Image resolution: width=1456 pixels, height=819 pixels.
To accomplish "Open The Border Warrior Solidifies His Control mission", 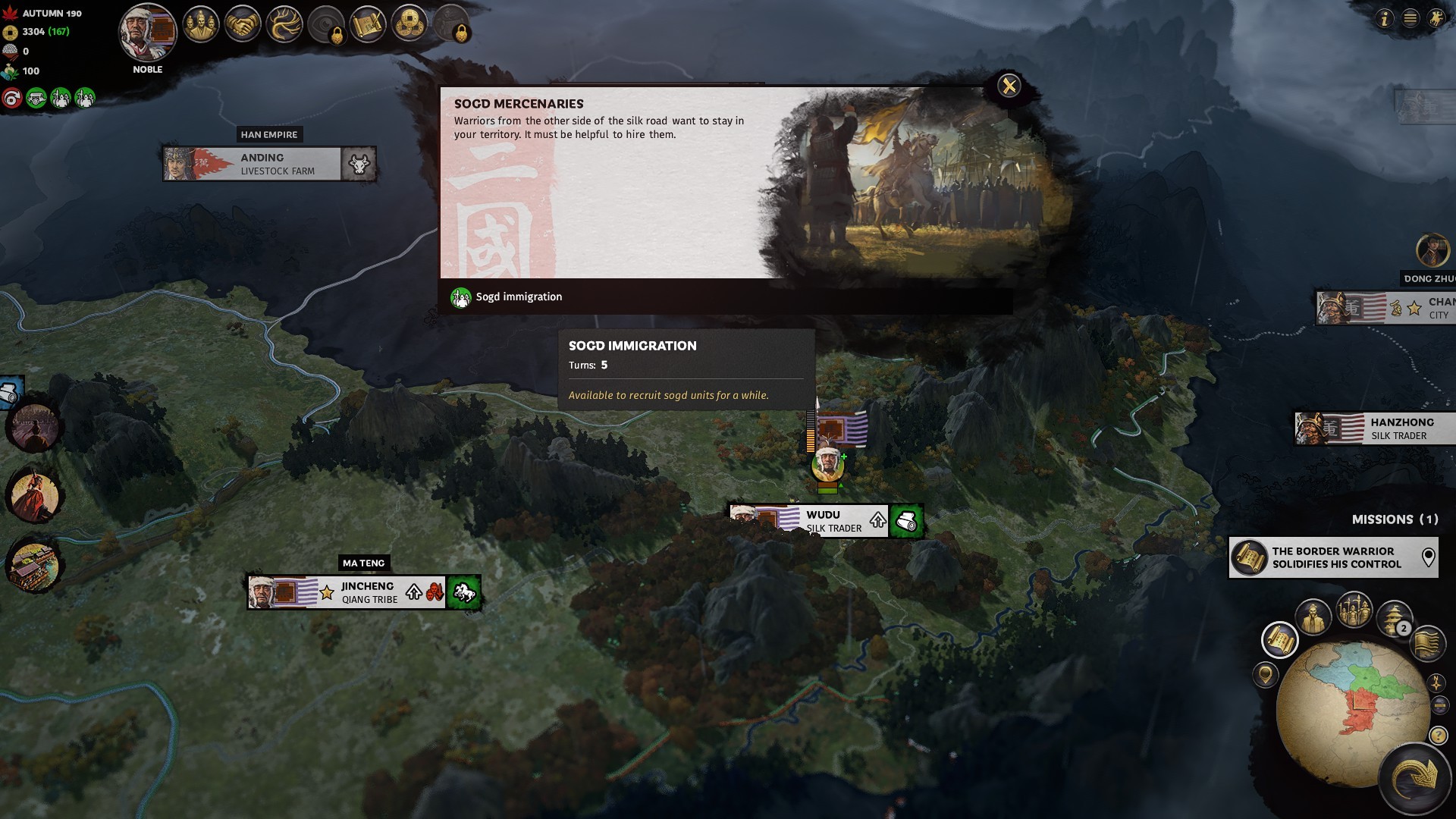I will tap(1335, 557).
